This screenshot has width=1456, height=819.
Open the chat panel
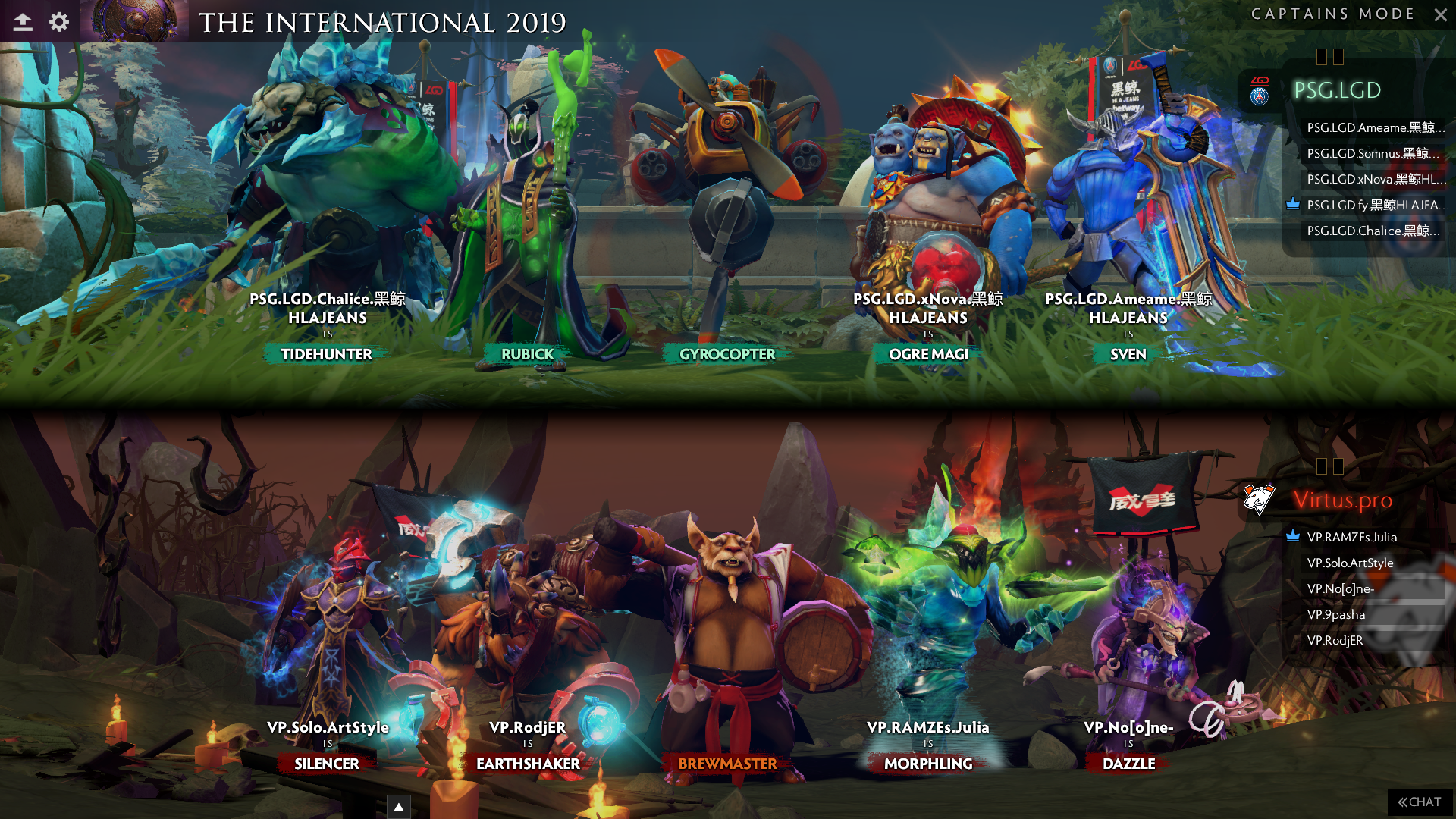[1420, 802]
